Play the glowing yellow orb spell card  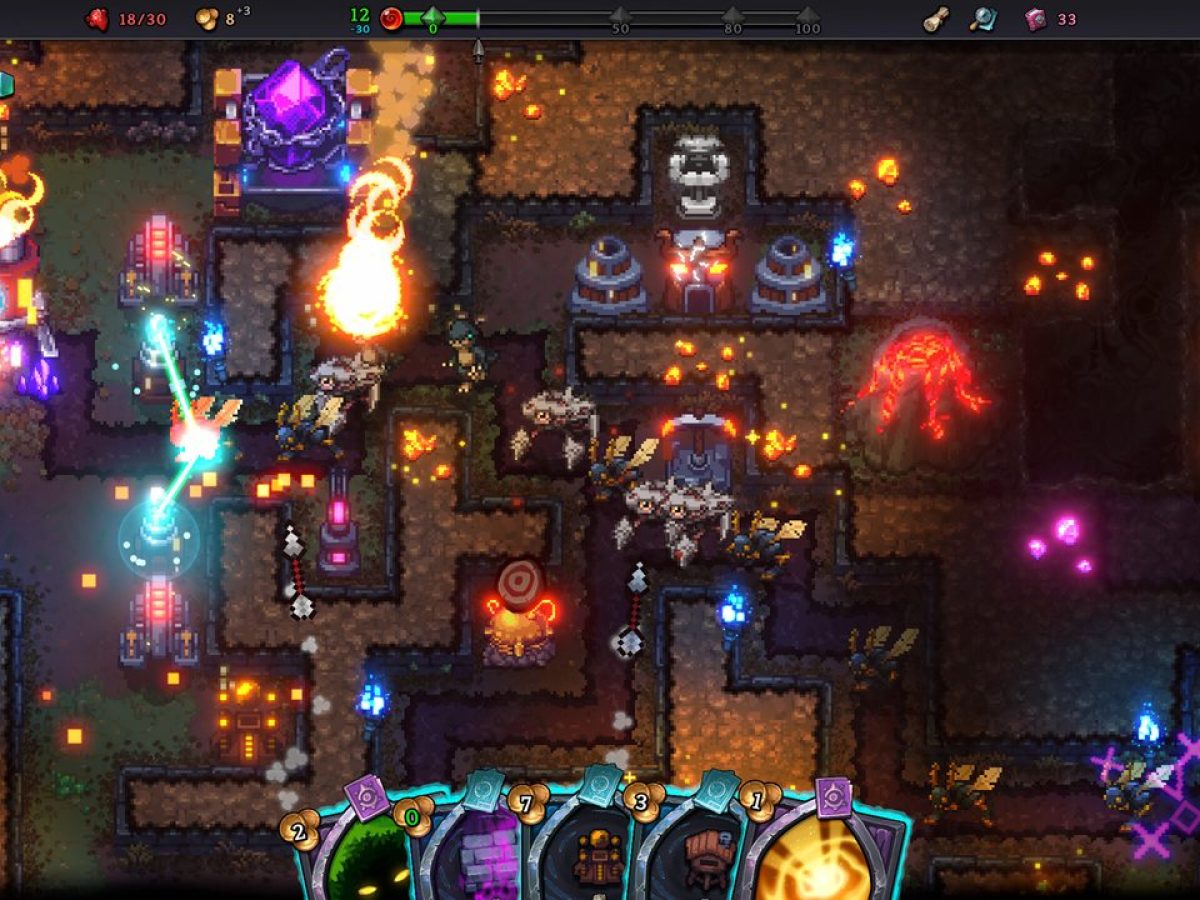tap(820, 855)
